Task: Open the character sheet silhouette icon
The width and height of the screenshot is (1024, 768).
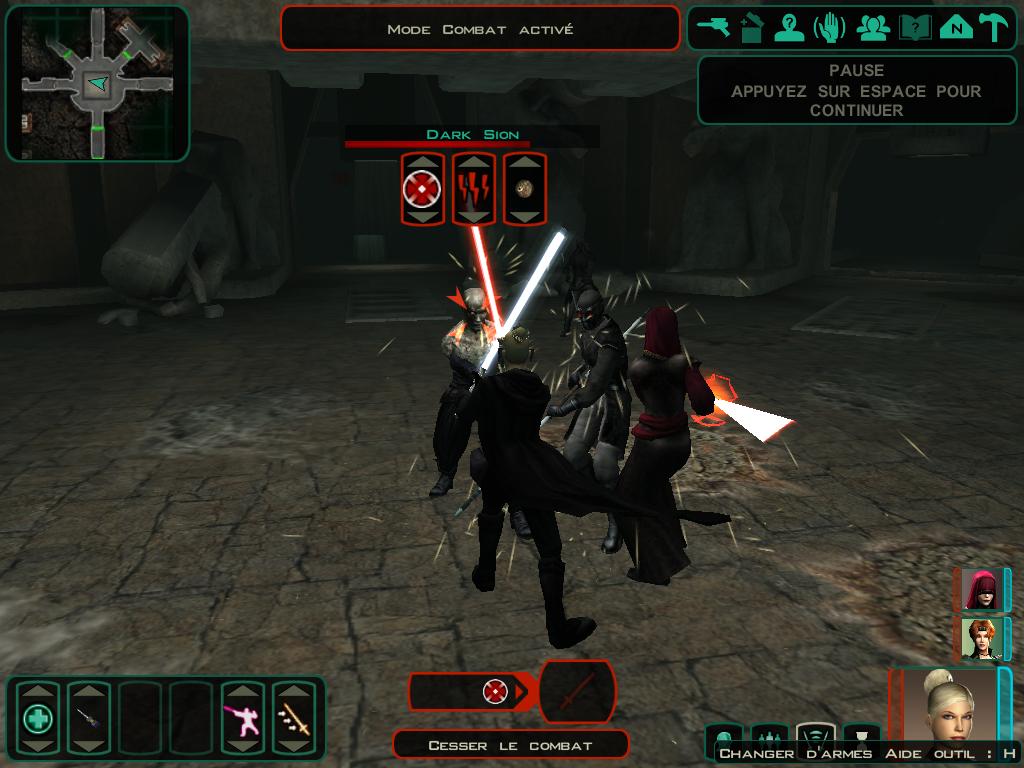Action: [790, 28]
